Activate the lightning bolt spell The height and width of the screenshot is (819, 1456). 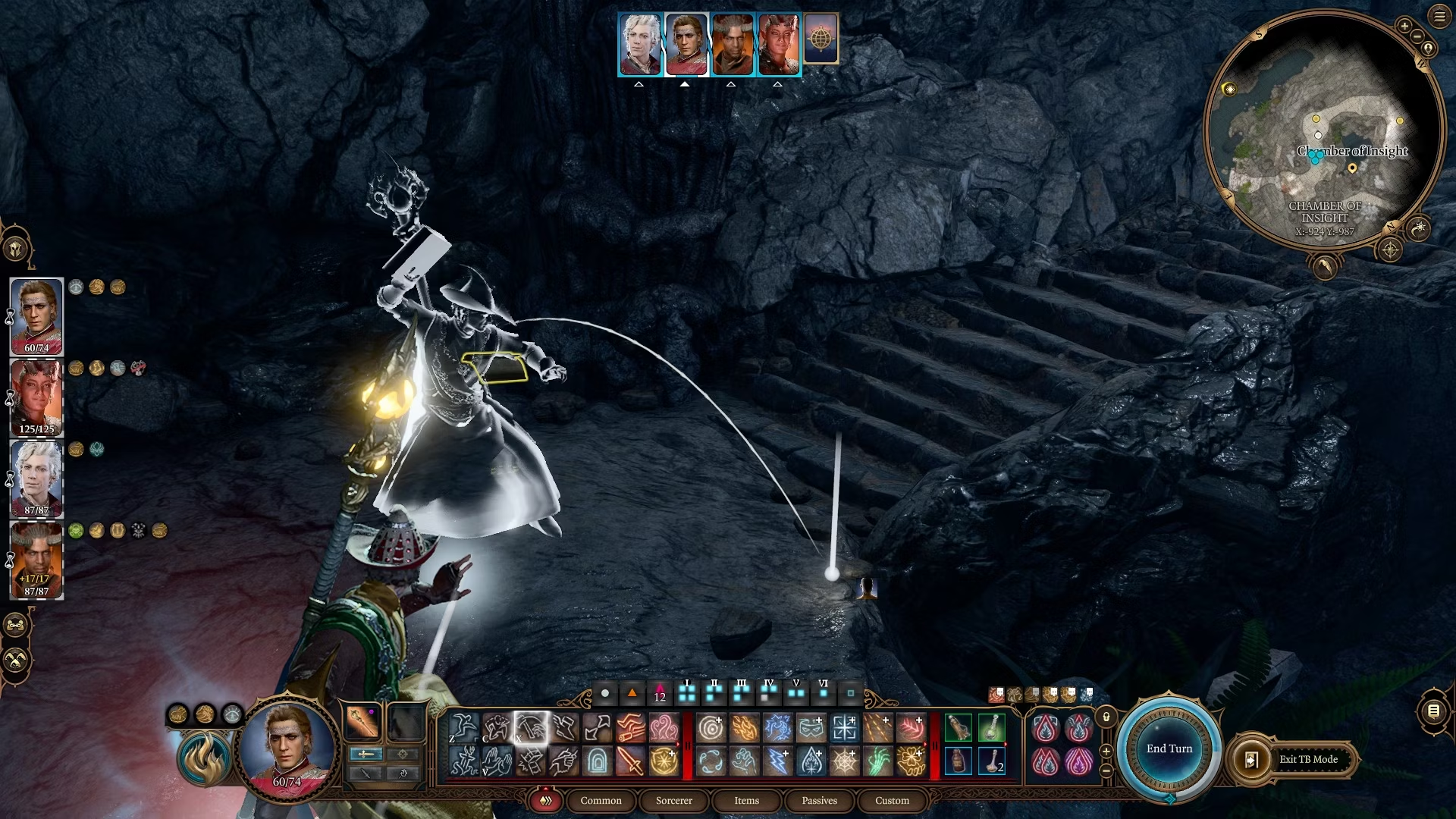tap(777, 761)
